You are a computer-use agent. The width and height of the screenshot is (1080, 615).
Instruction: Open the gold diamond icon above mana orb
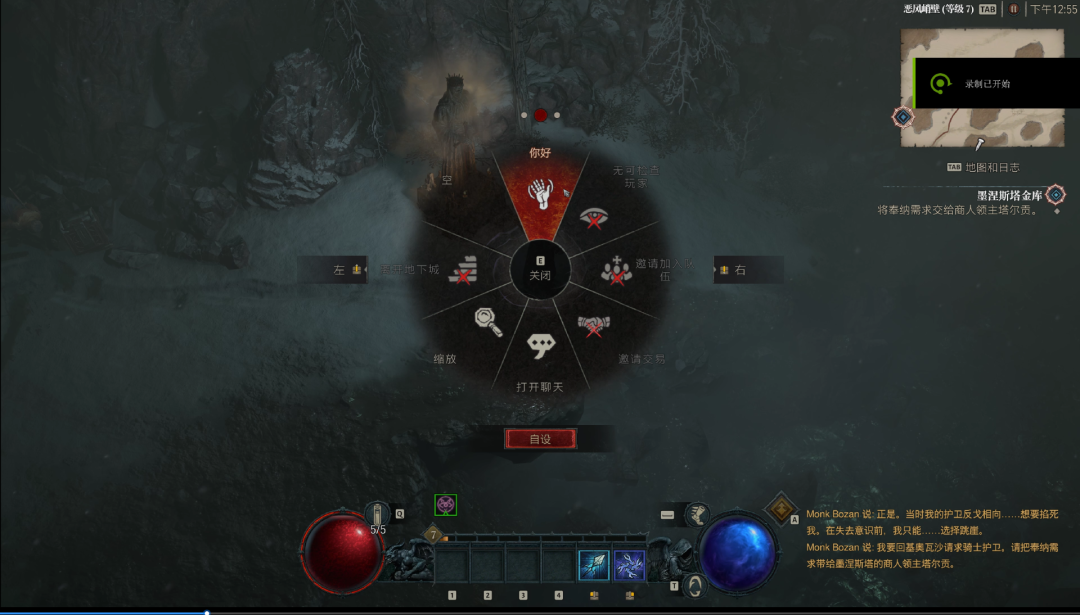780,507
